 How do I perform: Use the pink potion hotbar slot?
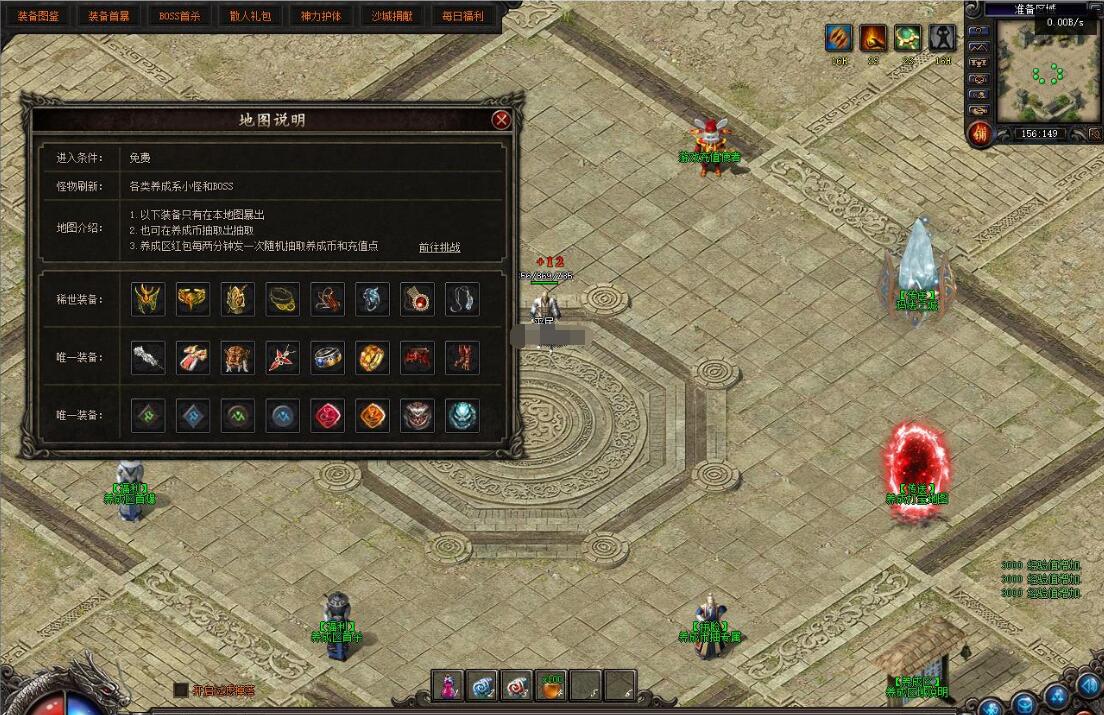tap(447, 684)
